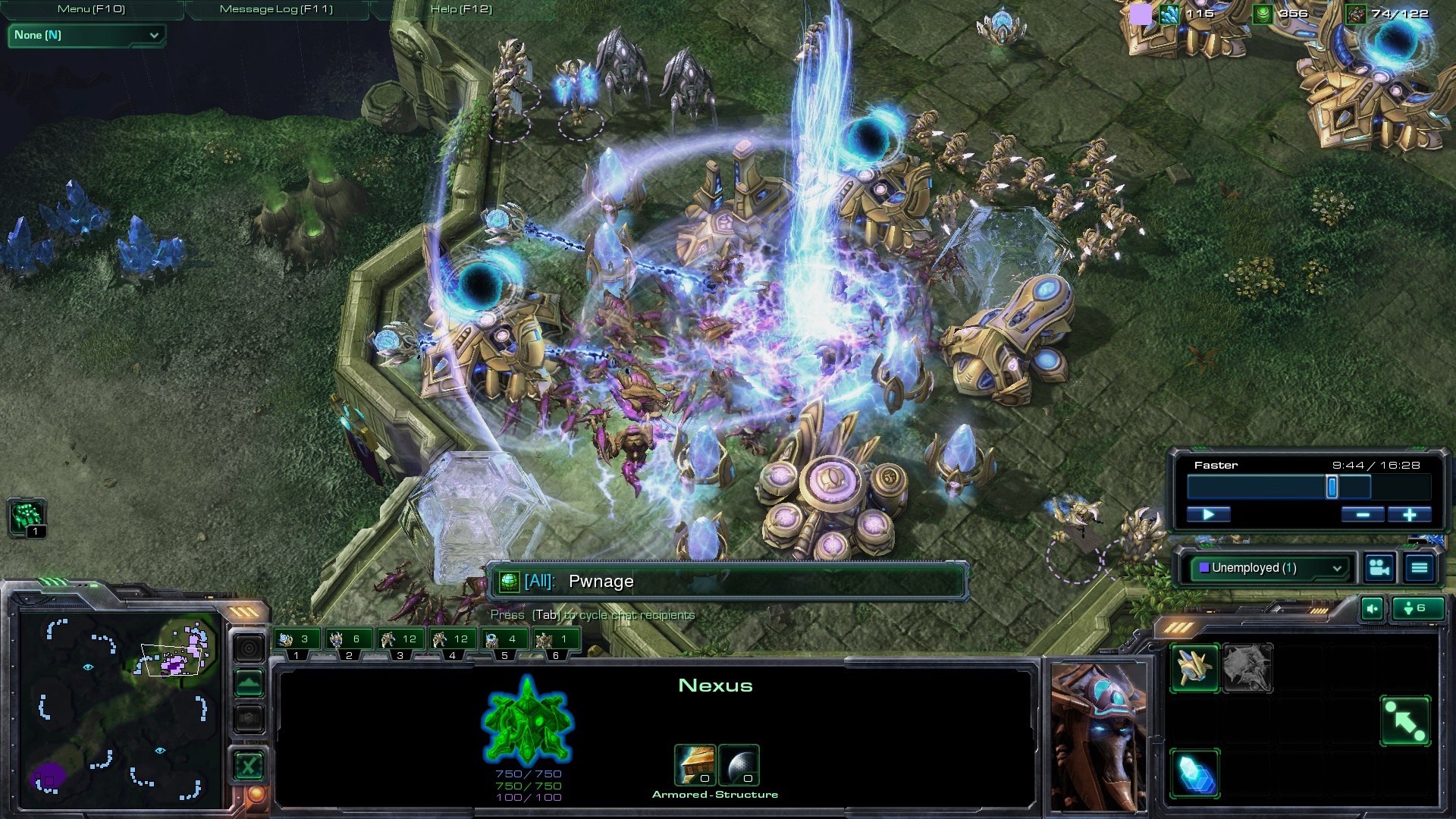Select the green Nexus wireframe
The width and height of the screenshot is (1456, 819).
click(528, 720)
